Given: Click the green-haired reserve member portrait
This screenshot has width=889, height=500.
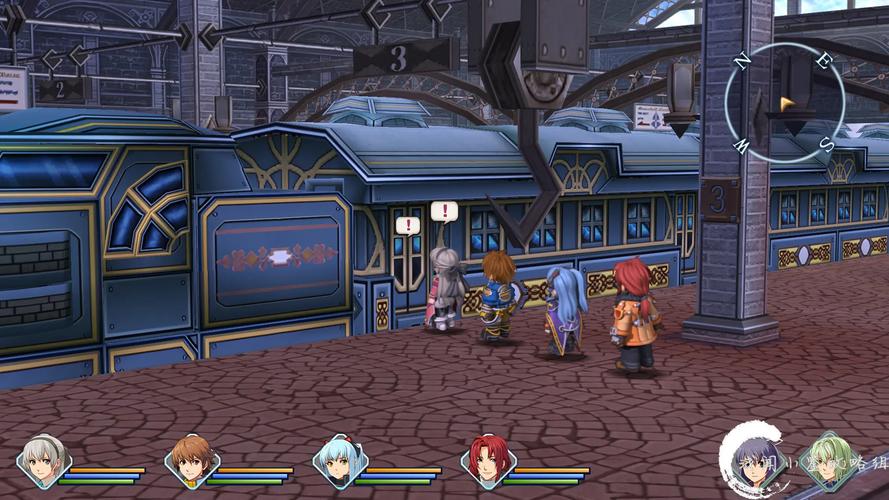Looking at the screenshot, I should 829,462.
